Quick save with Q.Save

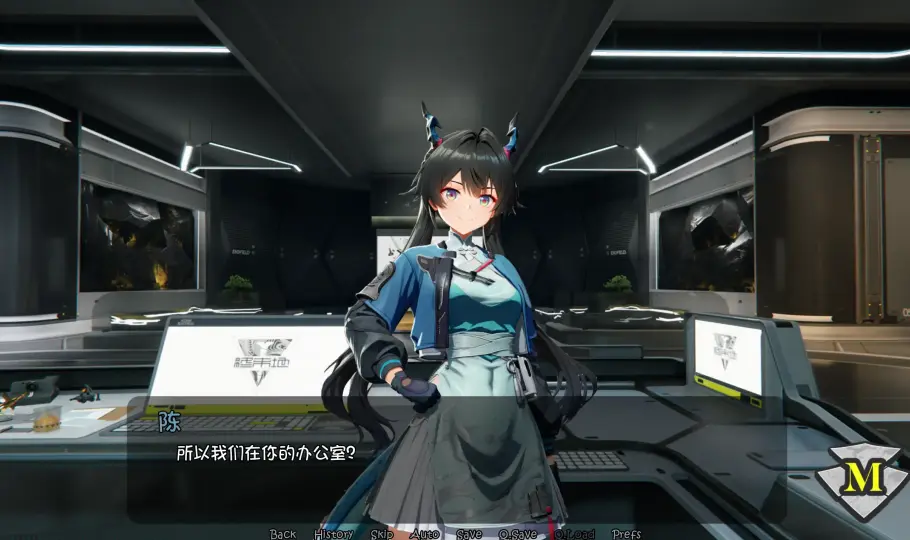(x=517, y=534)
